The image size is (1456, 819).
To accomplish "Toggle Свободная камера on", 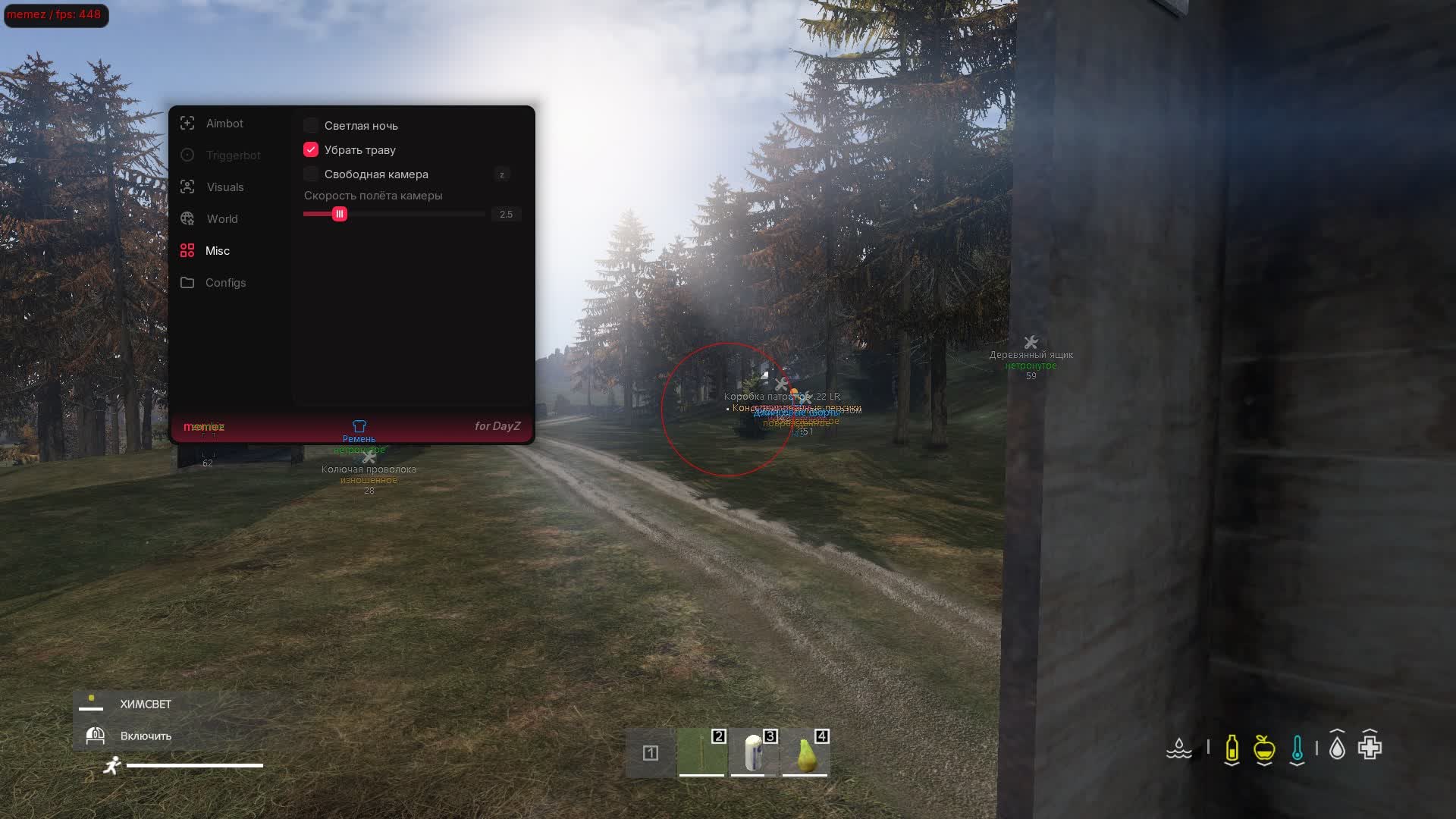I will (x=311, y=174).
